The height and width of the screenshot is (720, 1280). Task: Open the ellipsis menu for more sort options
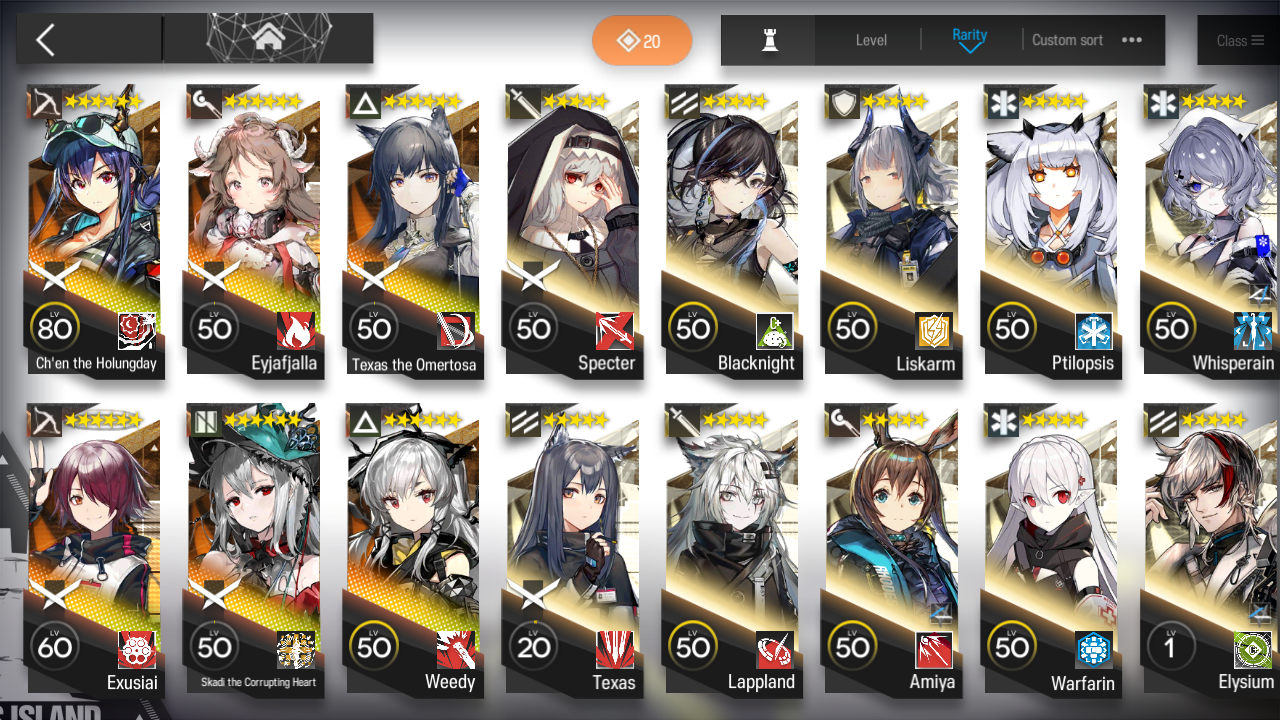coord(1131,40)
